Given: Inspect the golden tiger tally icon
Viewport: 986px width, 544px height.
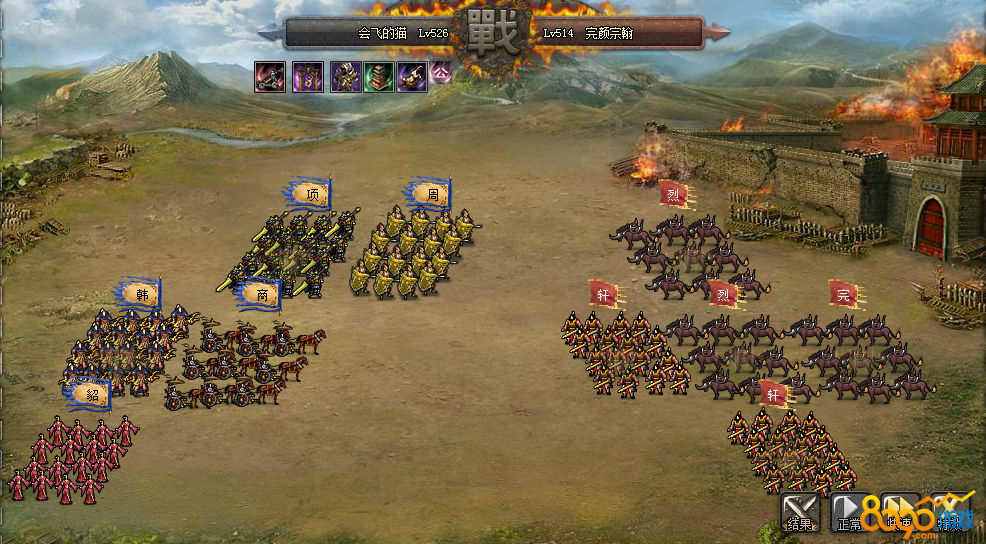Looking at the screenshot, I should click(412, 77).
